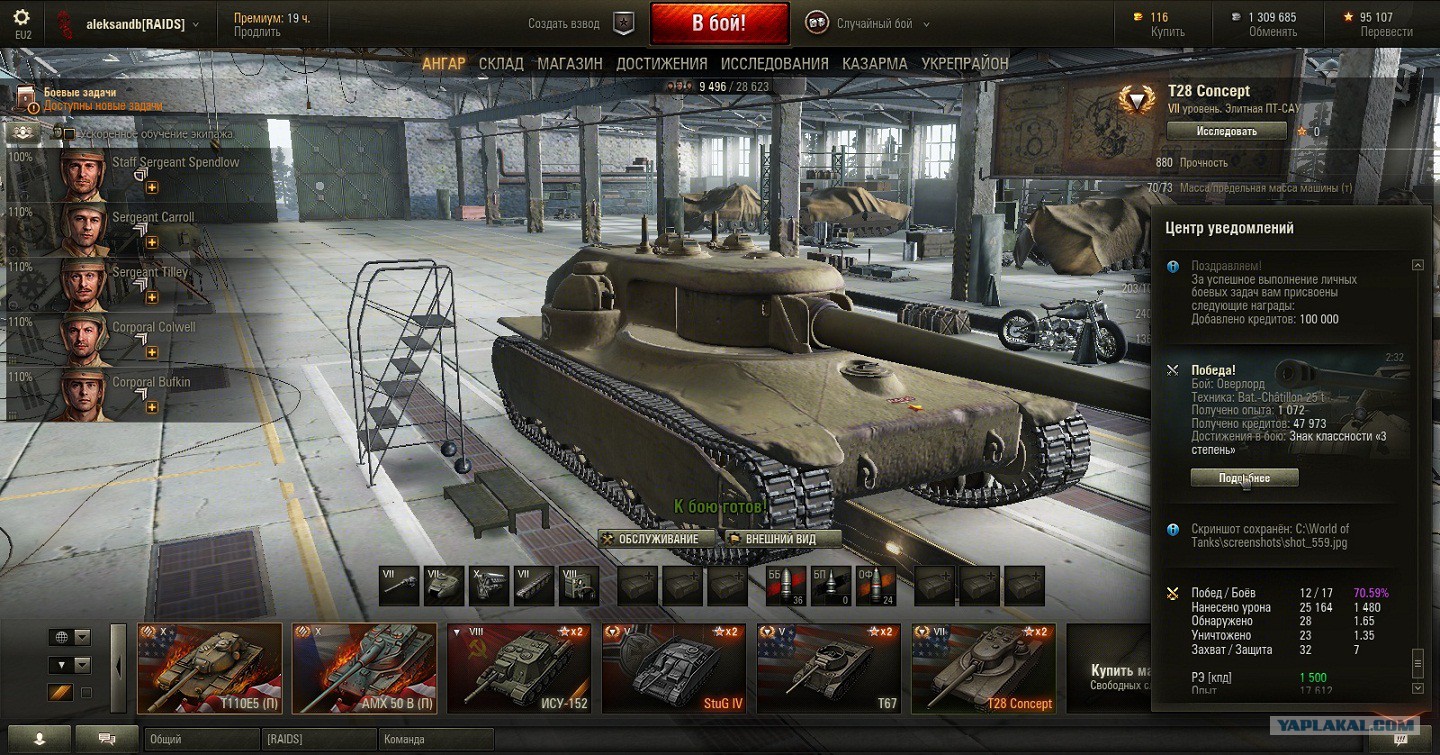Open the СКЛАД depot tab
1440x755 pixels.
pyautogui.click(x=501, y=63)
